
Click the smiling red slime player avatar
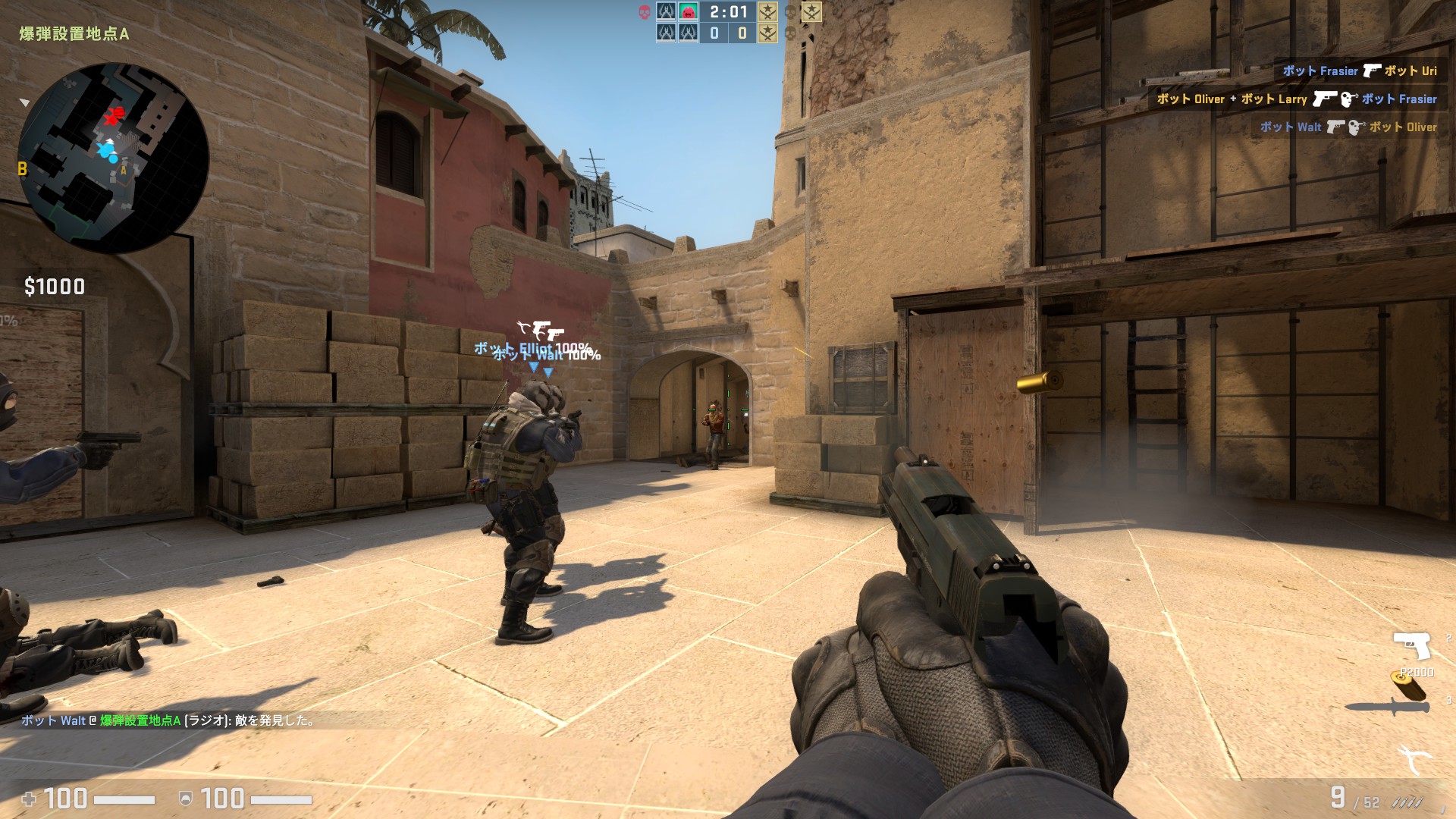click(x=687, y=12)
